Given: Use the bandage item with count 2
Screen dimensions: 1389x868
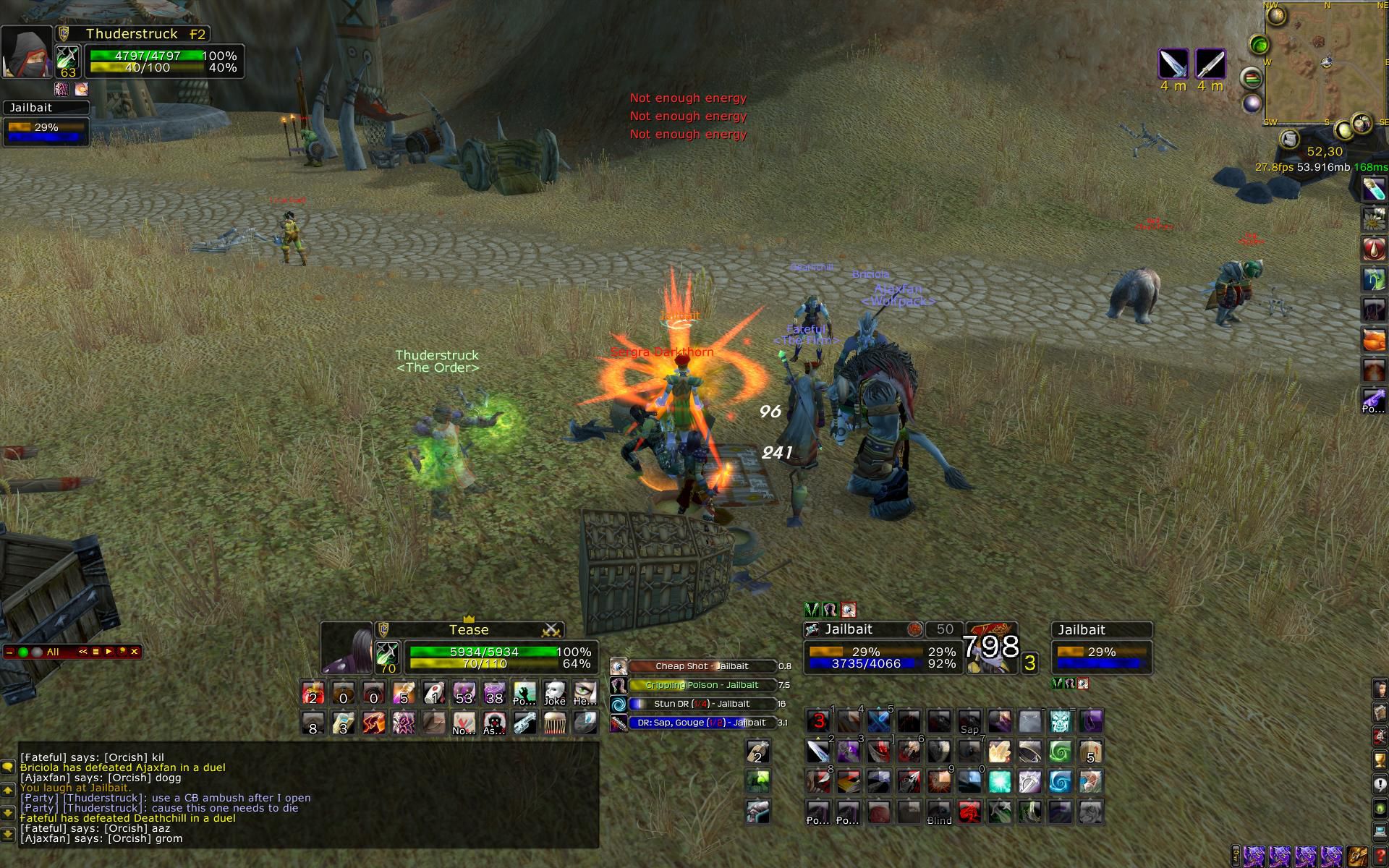Looking at the screenshot, I should [x=757, y=752].
